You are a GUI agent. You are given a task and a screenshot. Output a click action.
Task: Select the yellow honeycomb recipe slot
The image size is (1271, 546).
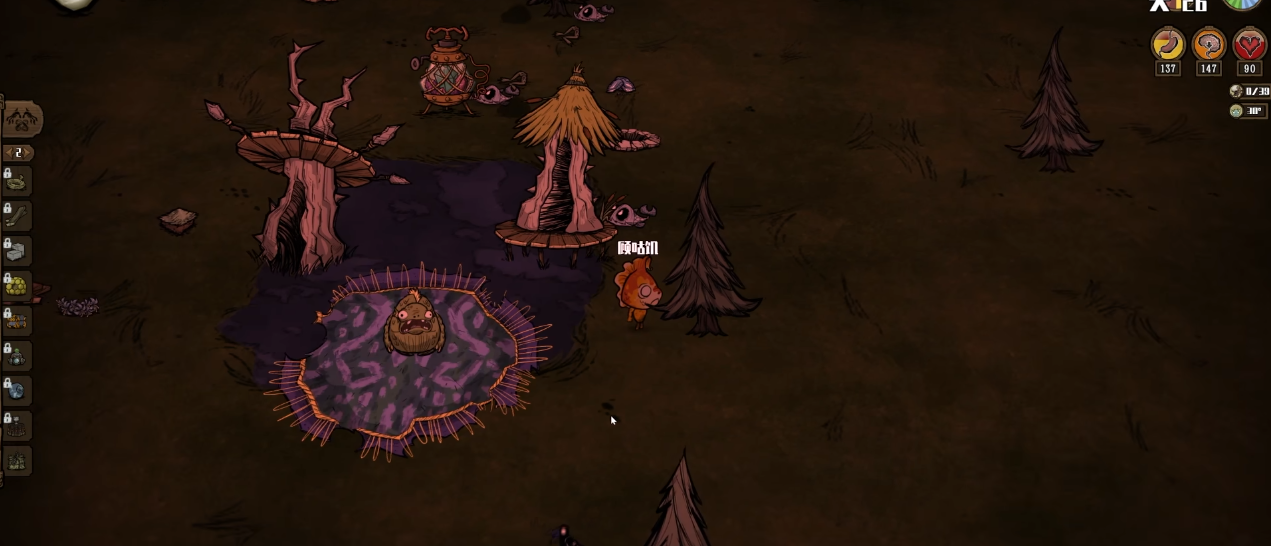pyautogui.click(x=18, y=286)
